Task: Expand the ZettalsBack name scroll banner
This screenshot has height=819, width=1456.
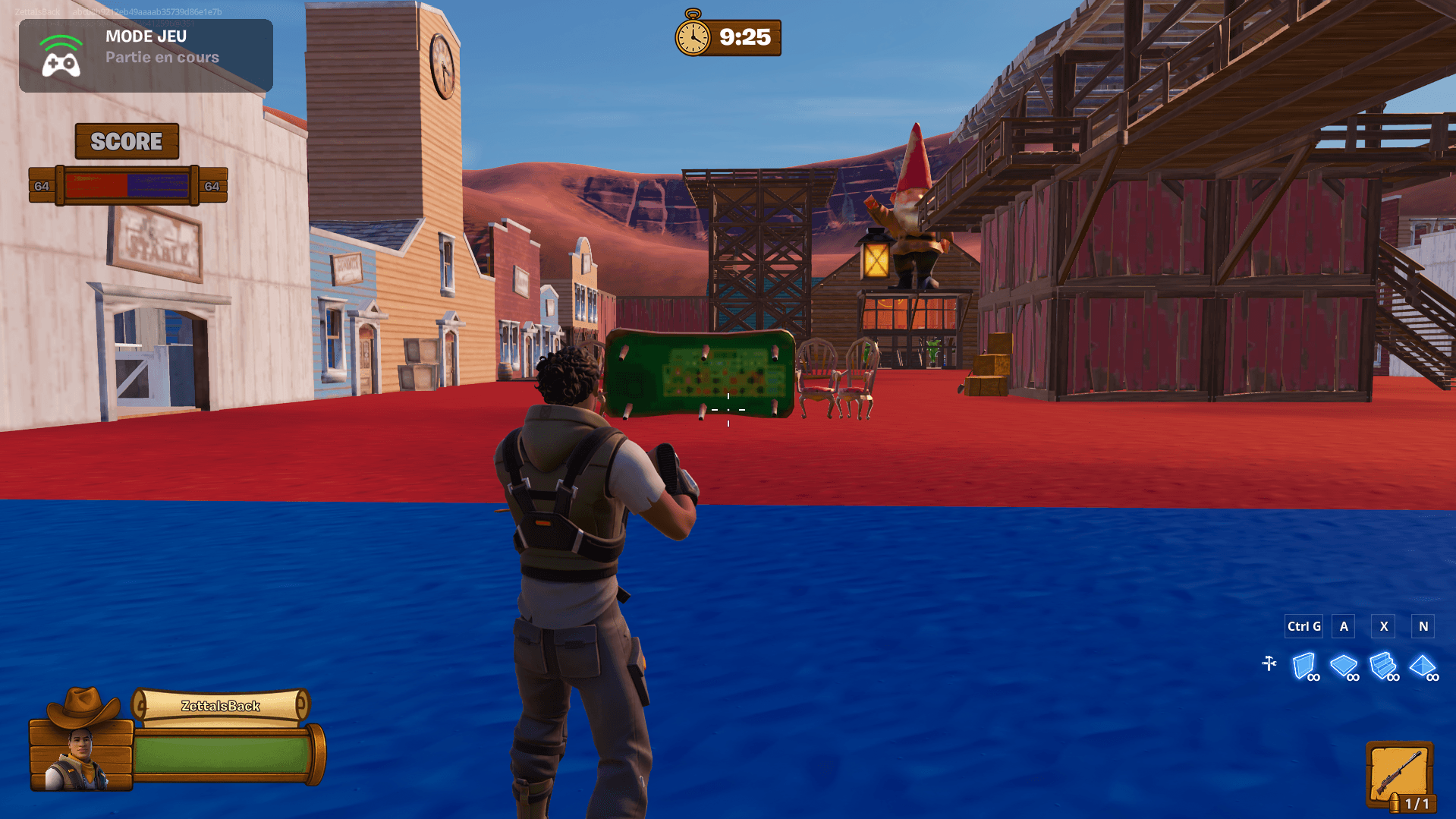Action: click(x=220, y=704)
